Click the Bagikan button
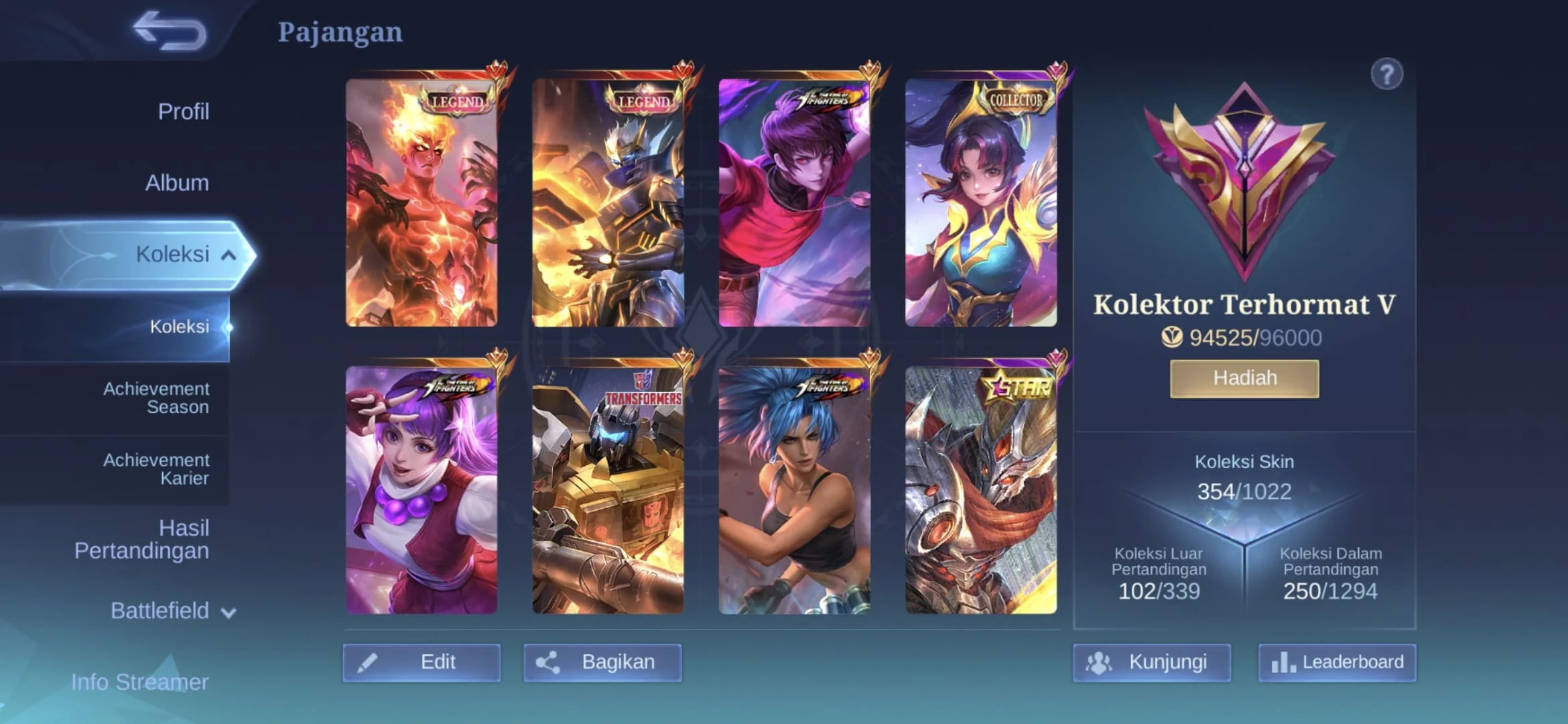The width and height of the screenshot is (1568, 724). pyautogui.click(x=602, y=661)
